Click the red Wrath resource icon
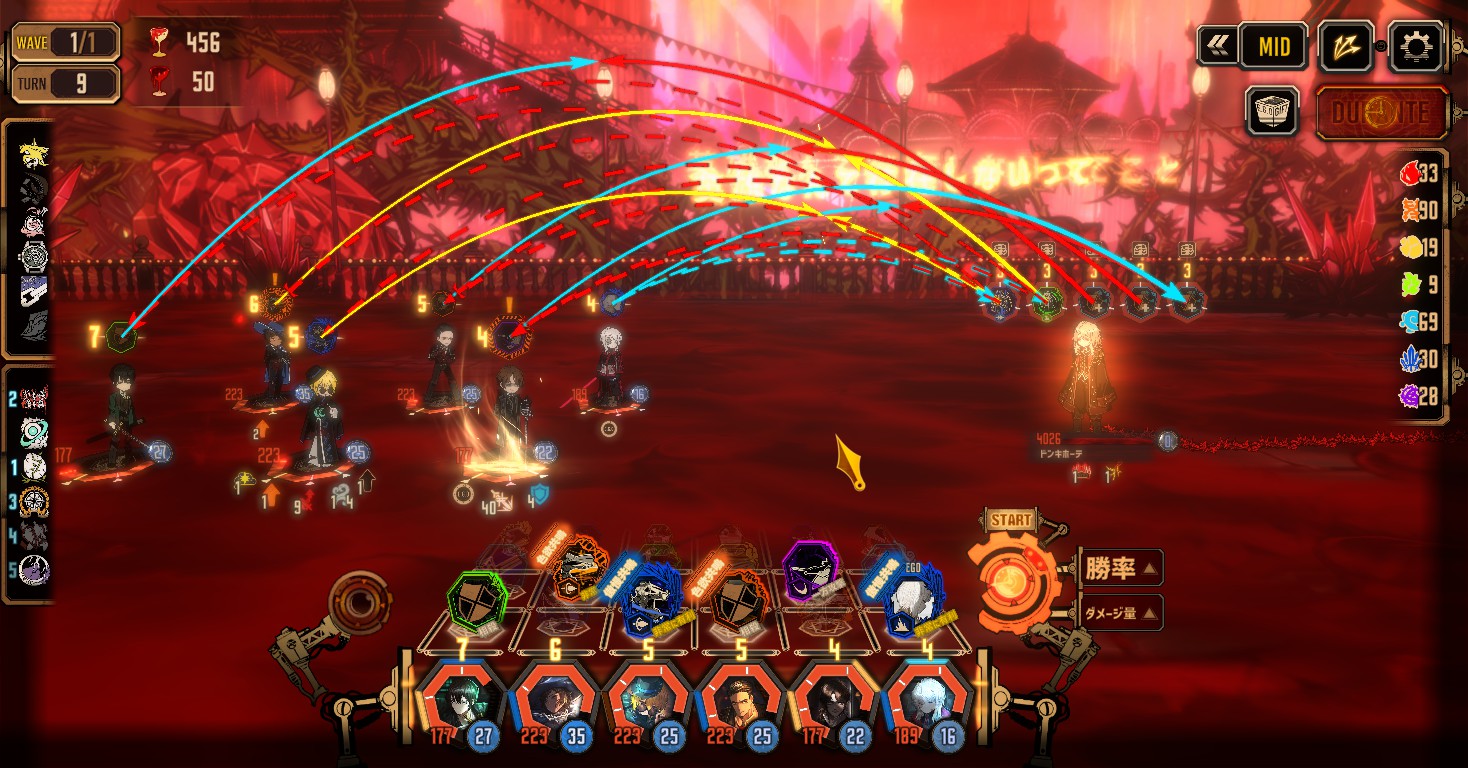This screenshot has width=1468, height=768. [x=1409, y=174]
